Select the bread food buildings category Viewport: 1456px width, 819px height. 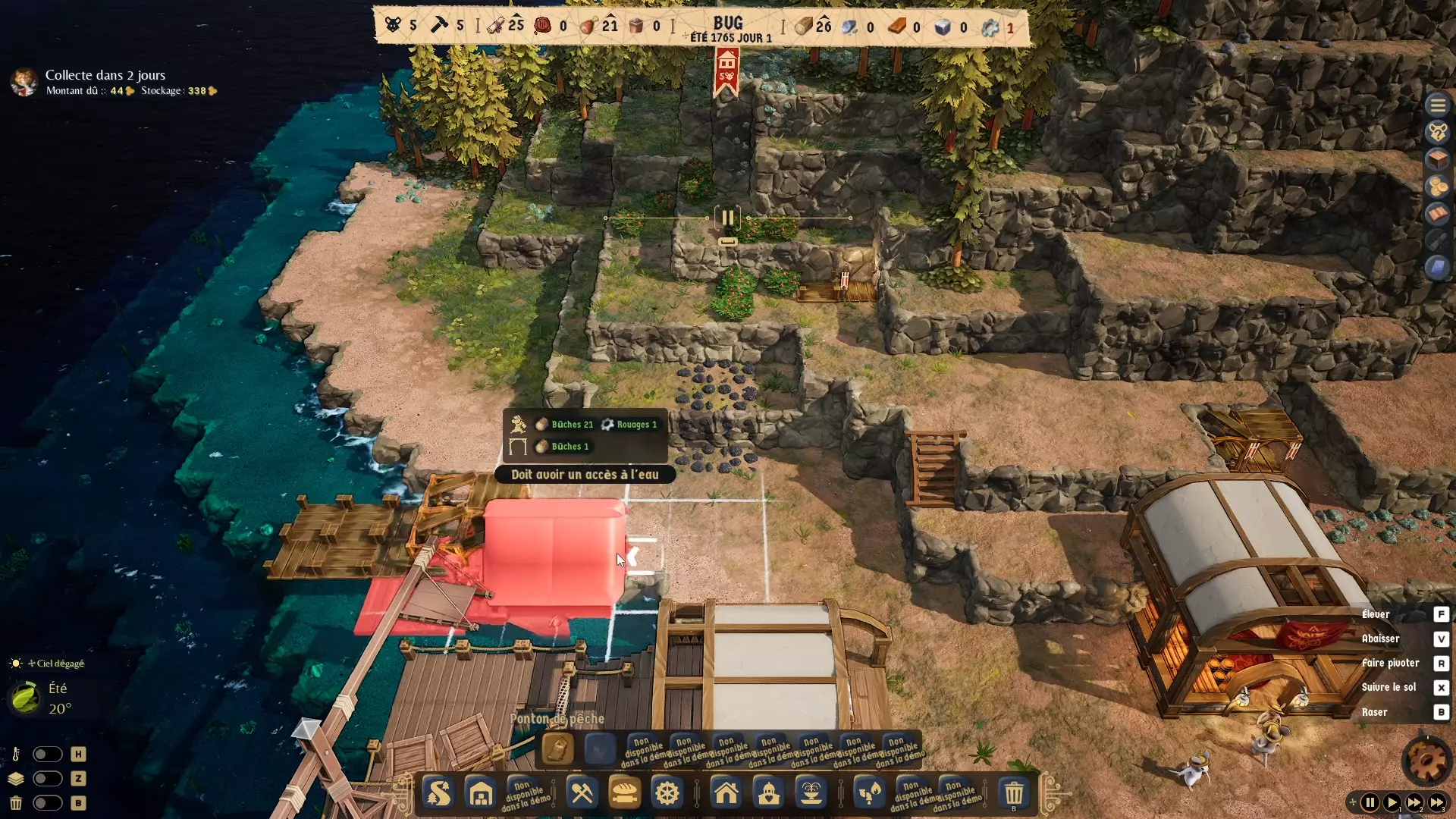pyautogui.click(x=625, y=794)
